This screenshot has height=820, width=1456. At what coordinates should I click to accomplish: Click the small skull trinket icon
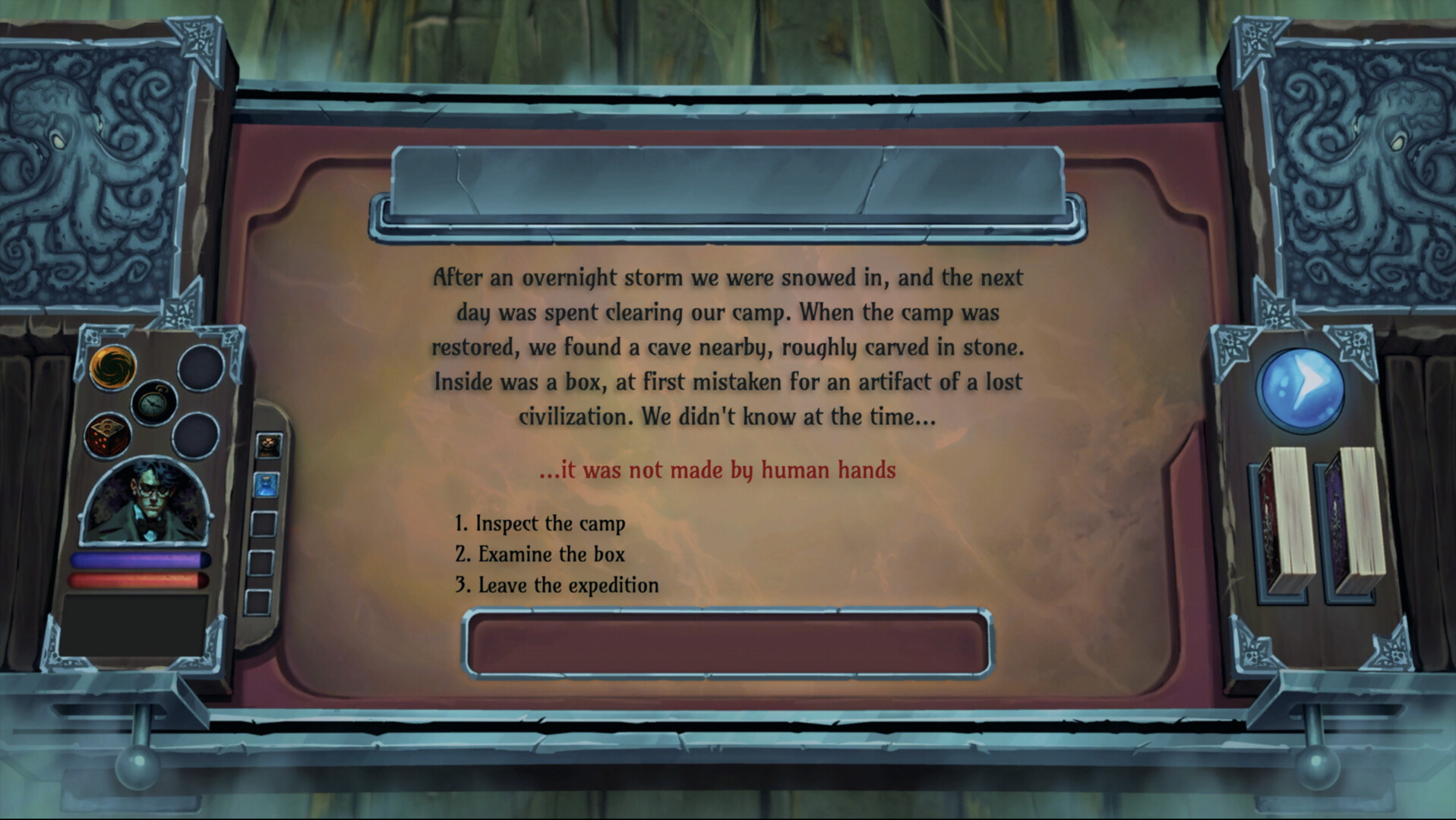coord(270,443)
